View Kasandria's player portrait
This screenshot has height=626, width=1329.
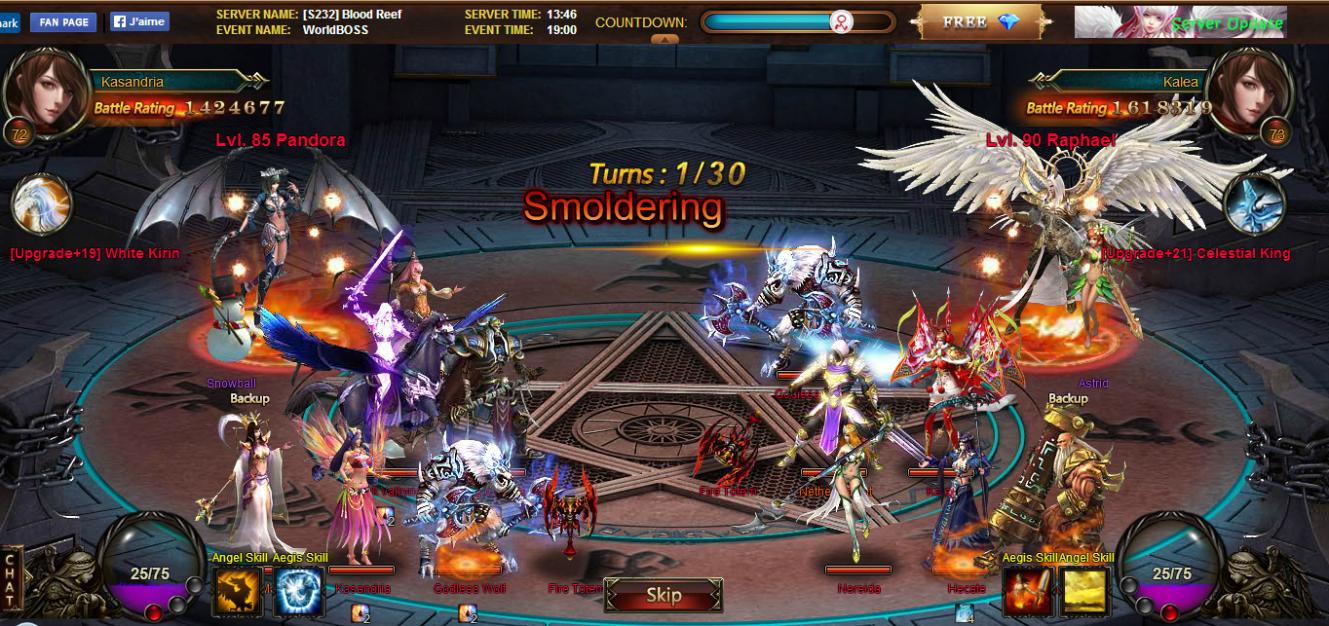43,90
